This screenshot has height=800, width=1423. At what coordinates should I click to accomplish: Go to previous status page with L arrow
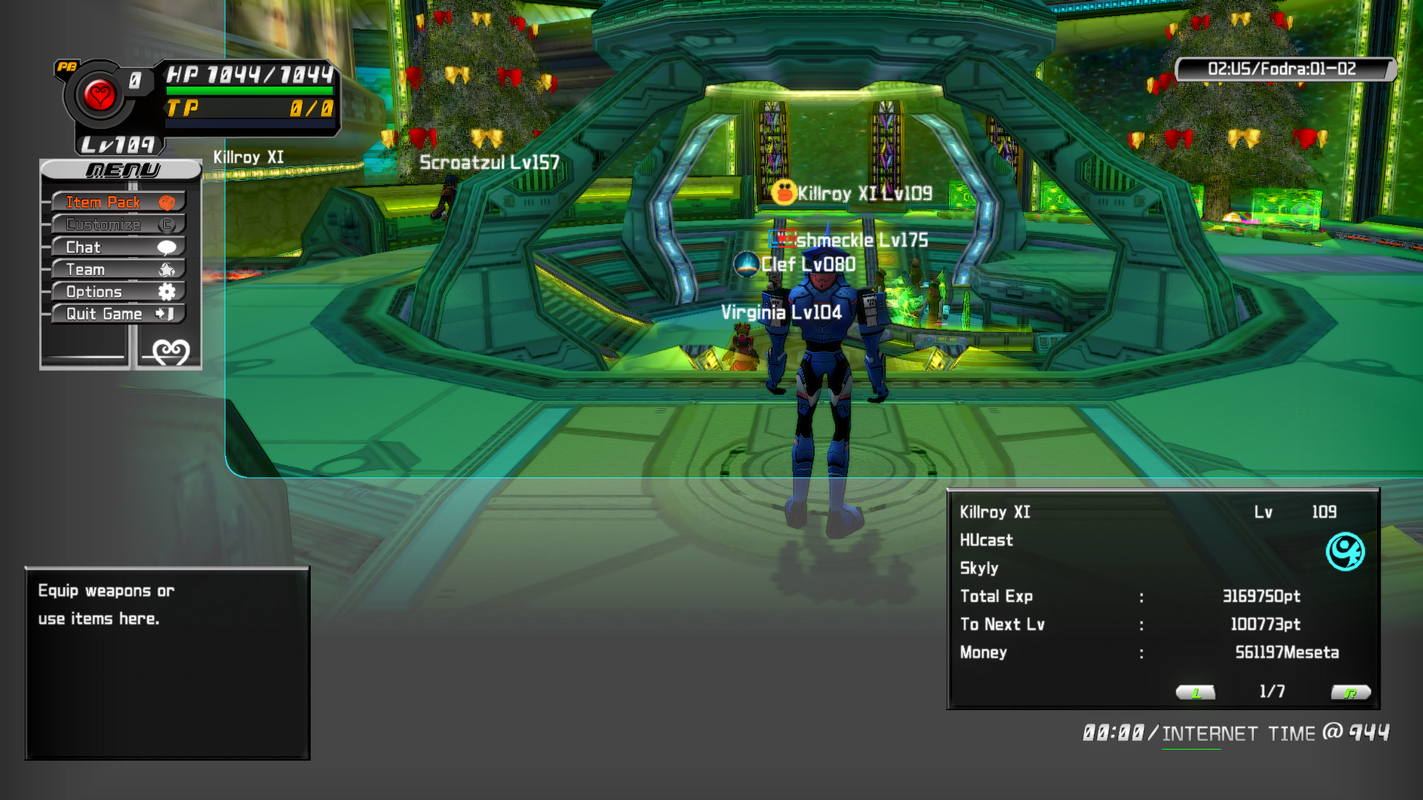tap(1195, 692)
